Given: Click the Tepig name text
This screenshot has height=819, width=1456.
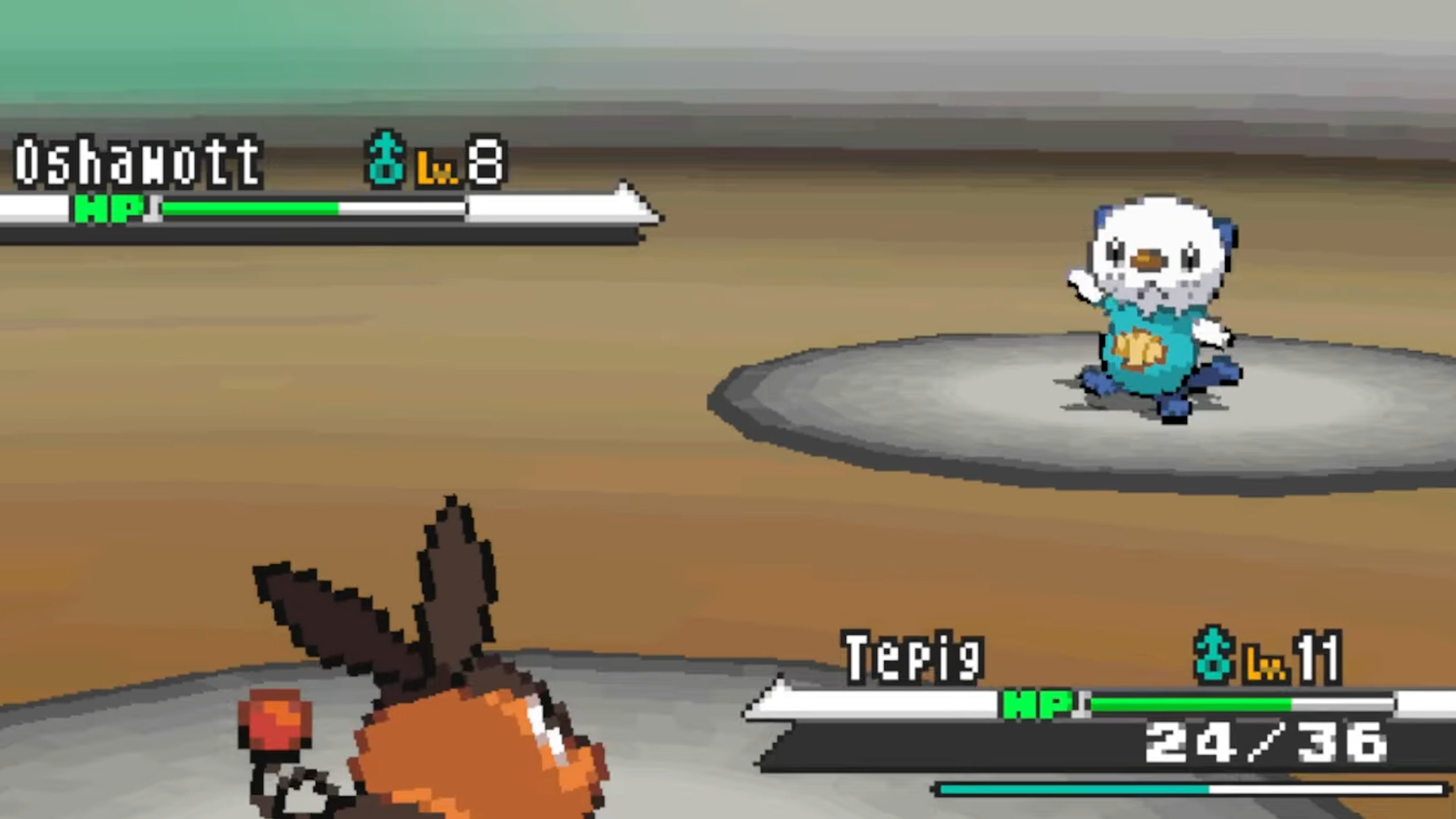Looking at the screenshot, I should [x=913, y=658].
